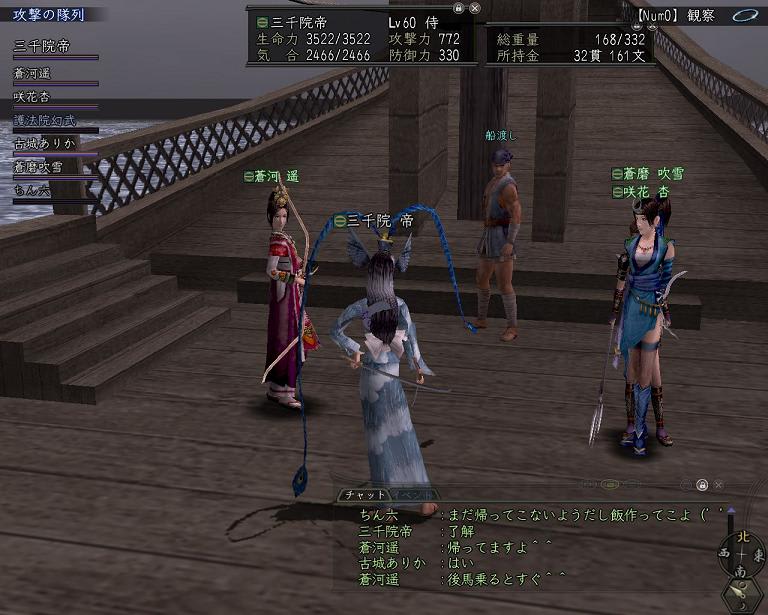
Task: Toggle the status window lock icon
Action: point(458,7)
